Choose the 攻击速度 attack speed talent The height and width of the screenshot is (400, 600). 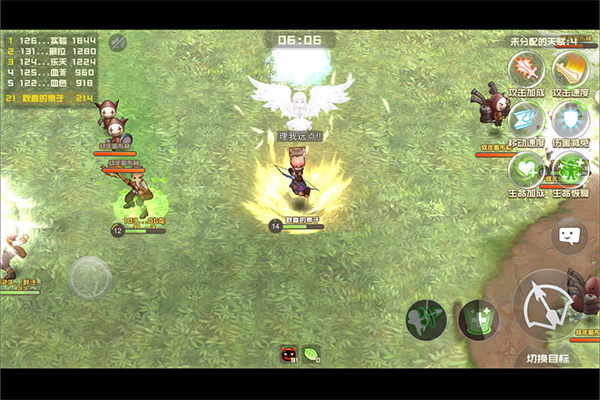click(x=569, y=69)
